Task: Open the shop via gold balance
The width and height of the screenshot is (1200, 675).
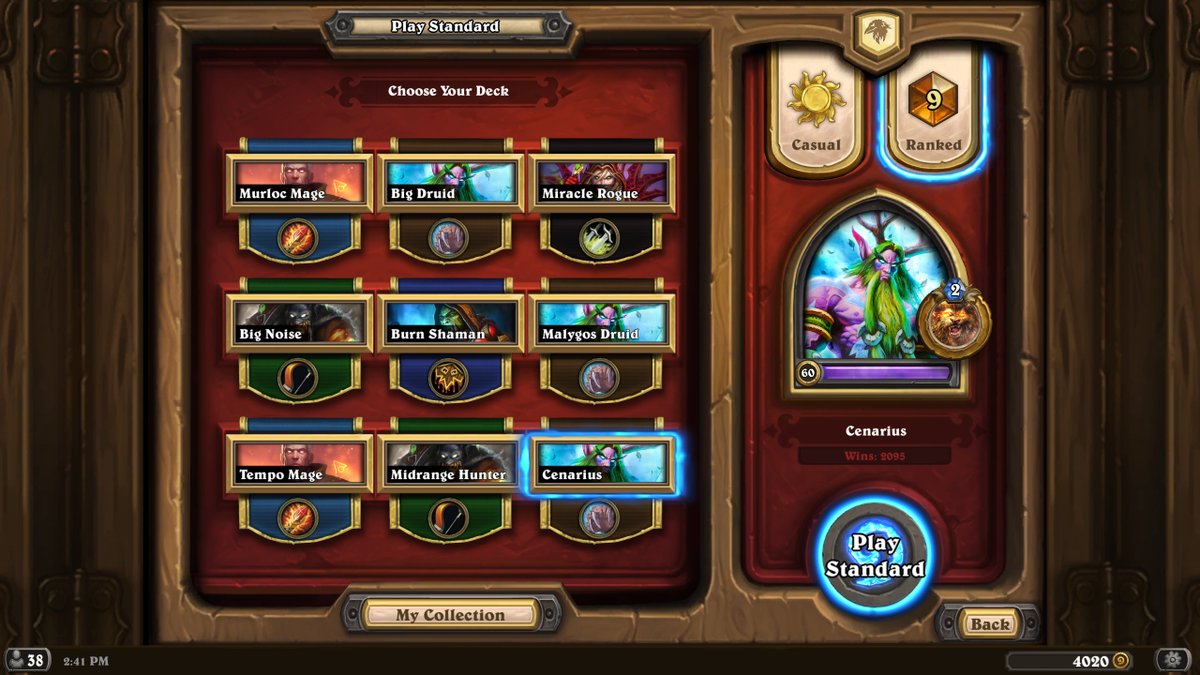Action: pyautogui.click(x=1069, y=660)
